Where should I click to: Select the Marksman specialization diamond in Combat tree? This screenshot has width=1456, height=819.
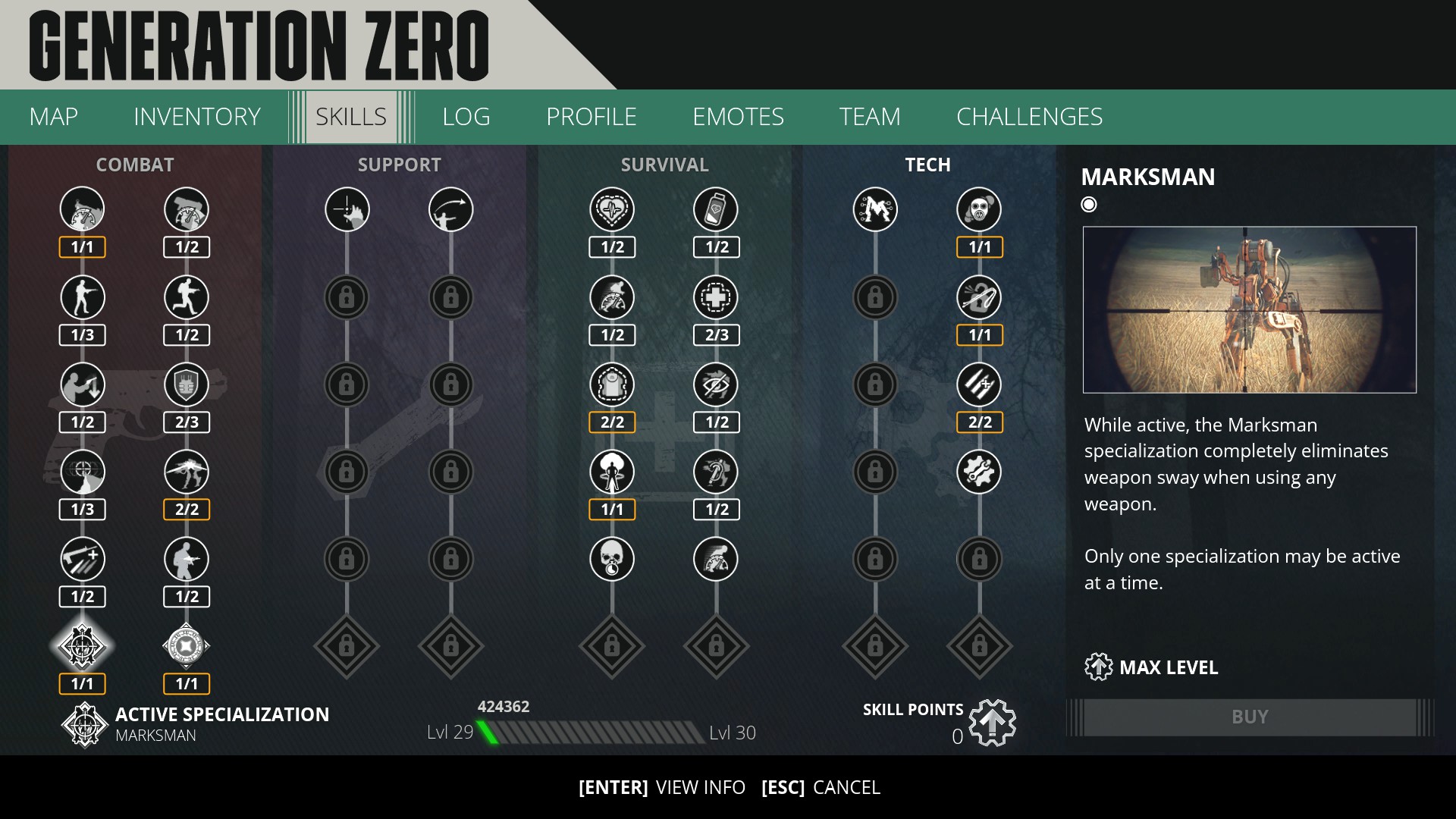click(82, 646)
